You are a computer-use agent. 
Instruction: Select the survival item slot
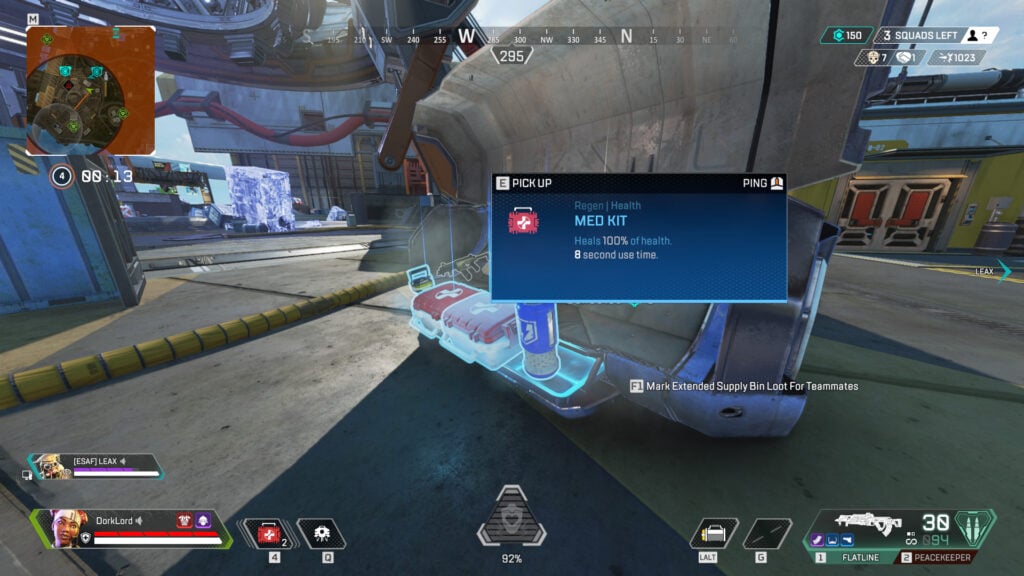pos(714,534)
